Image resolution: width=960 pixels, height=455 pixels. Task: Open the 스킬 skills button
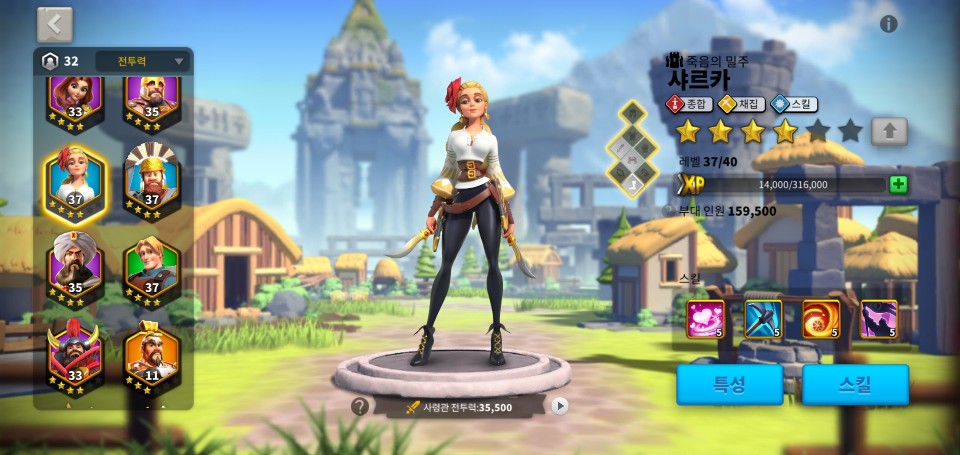coord(855,384)
